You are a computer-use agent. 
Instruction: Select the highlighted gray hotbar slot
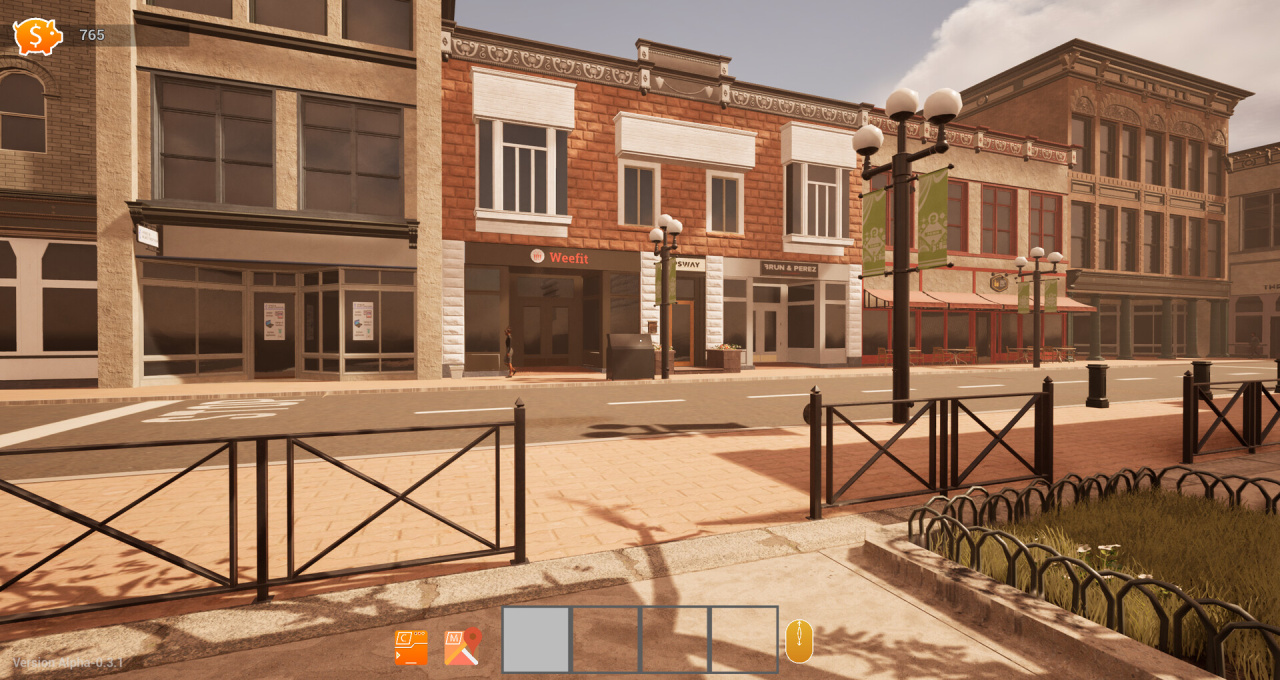click(536, 640)
